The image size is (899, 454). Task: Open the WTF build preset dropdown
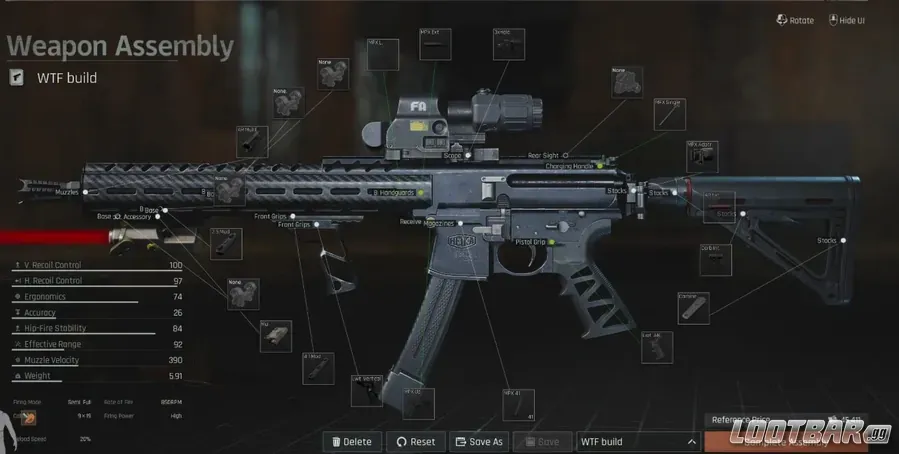click(x=637, y=441)
